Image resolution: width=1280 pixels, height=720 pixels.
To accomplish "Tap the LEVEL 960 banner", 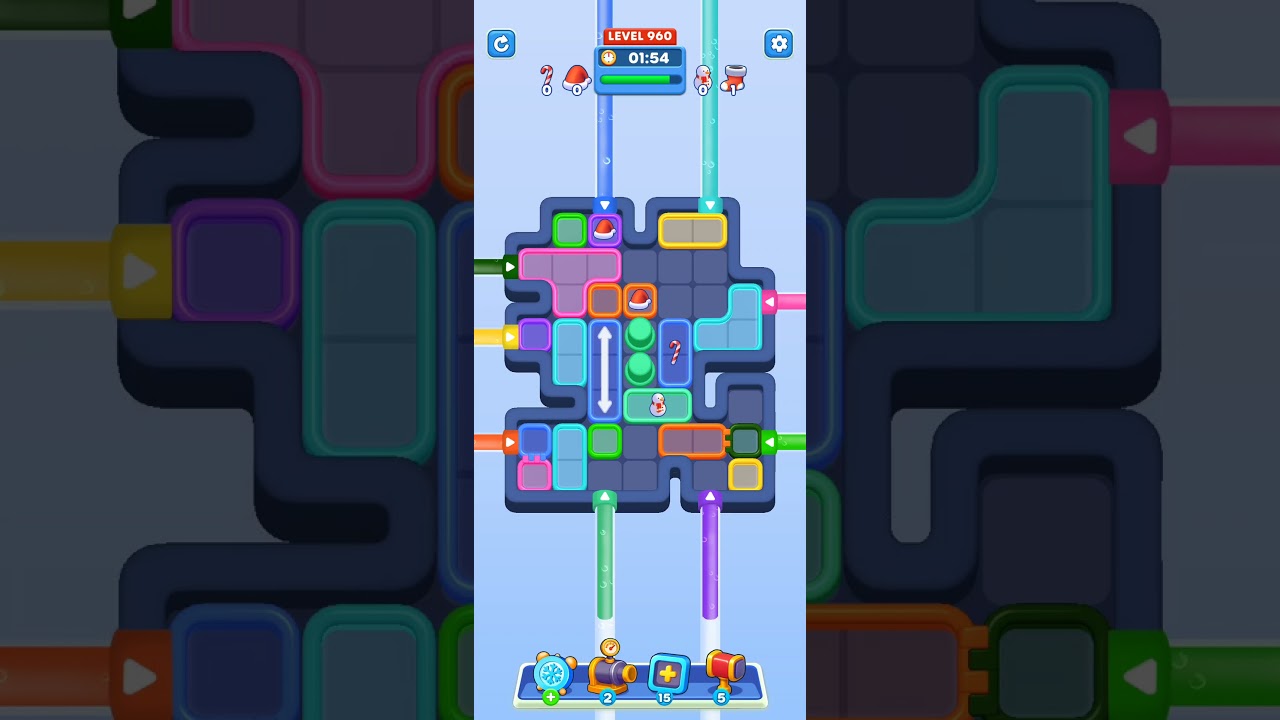I will 639,35.
